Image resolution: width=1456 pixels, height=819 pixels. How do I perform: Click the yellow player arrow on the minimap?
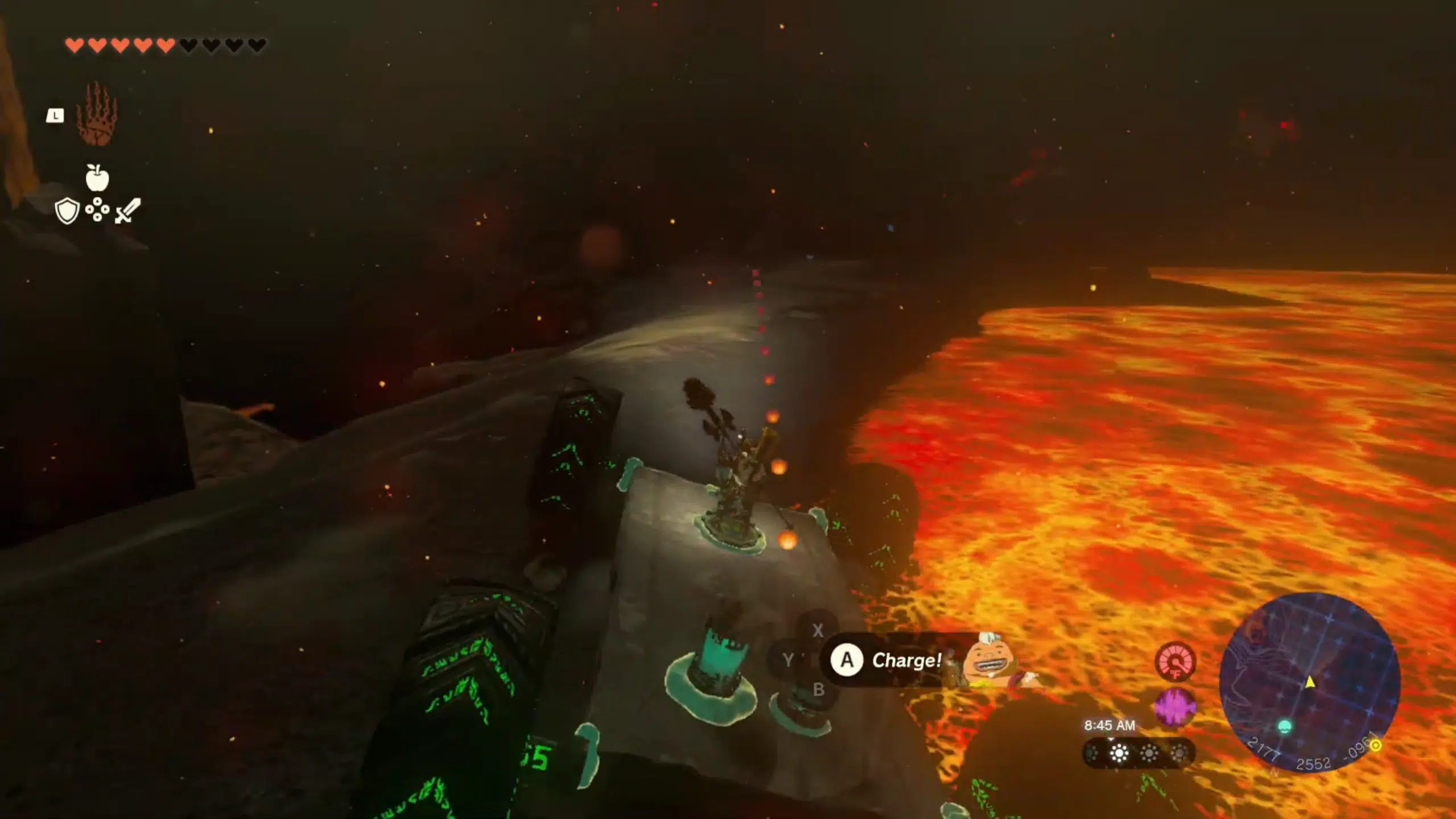click(1311, 682)
